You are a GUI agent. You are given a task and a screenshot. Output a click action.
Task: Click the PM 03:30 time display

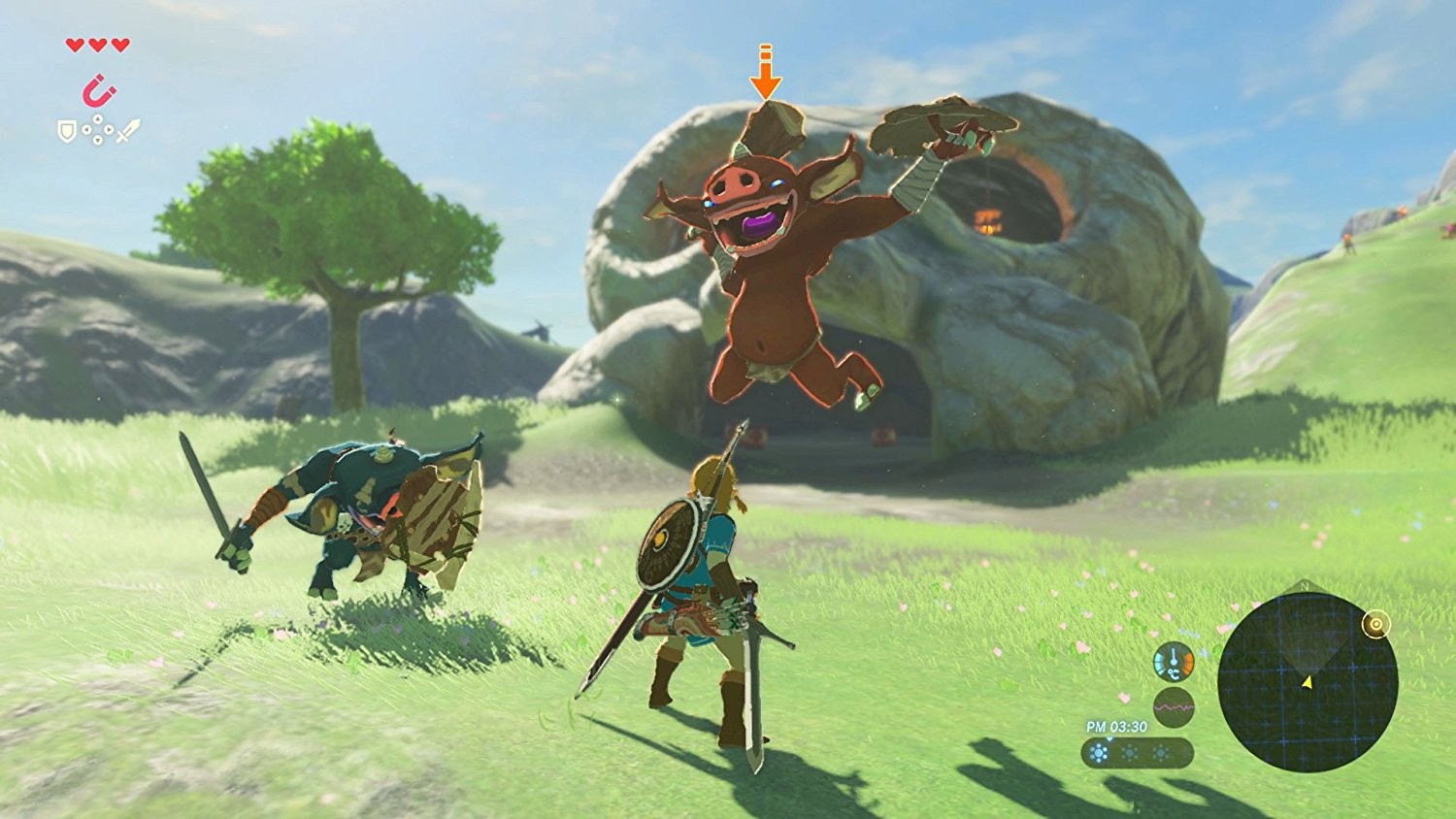click(1115, 726)
